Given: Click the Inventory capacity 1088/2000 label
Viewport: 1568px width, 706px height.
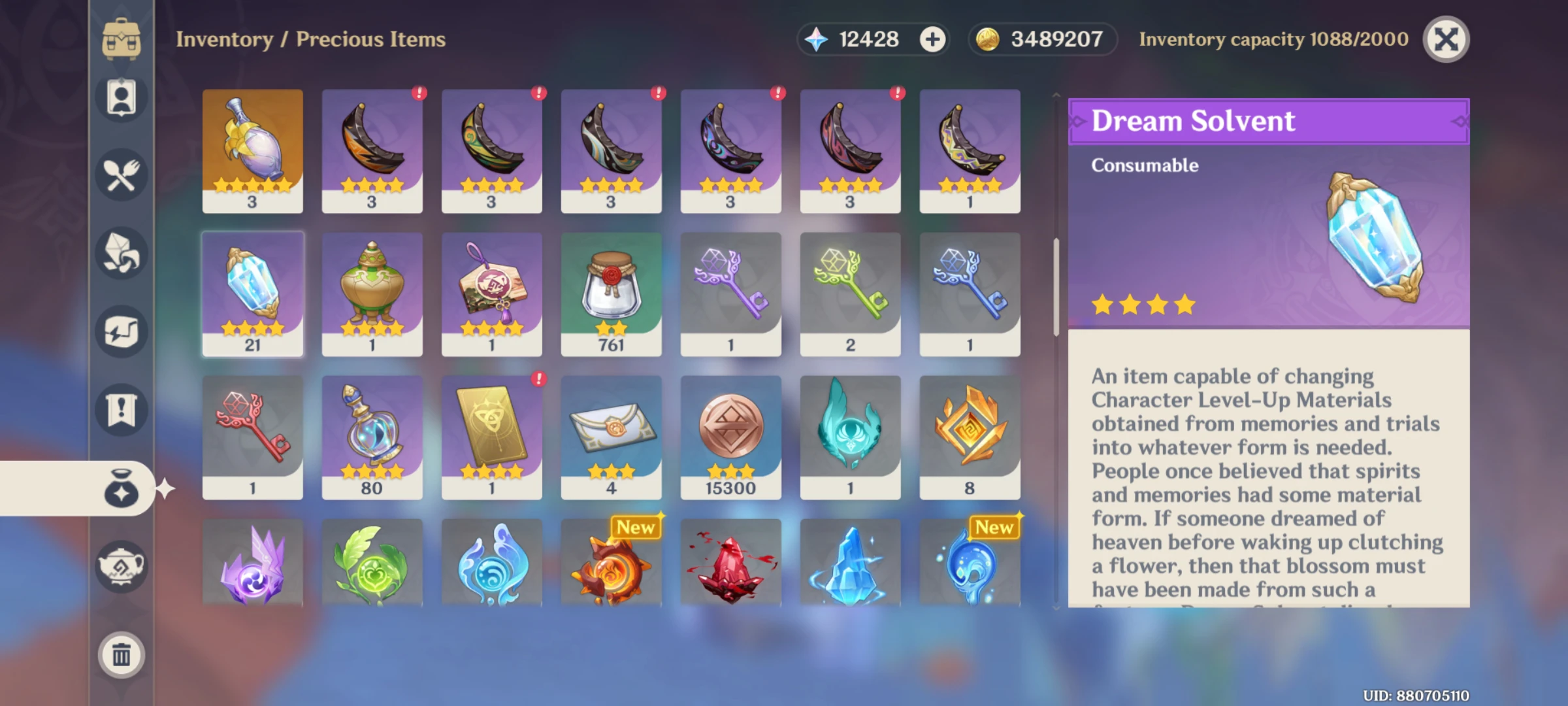Looking at the screenshot, I should [1271, 39].
